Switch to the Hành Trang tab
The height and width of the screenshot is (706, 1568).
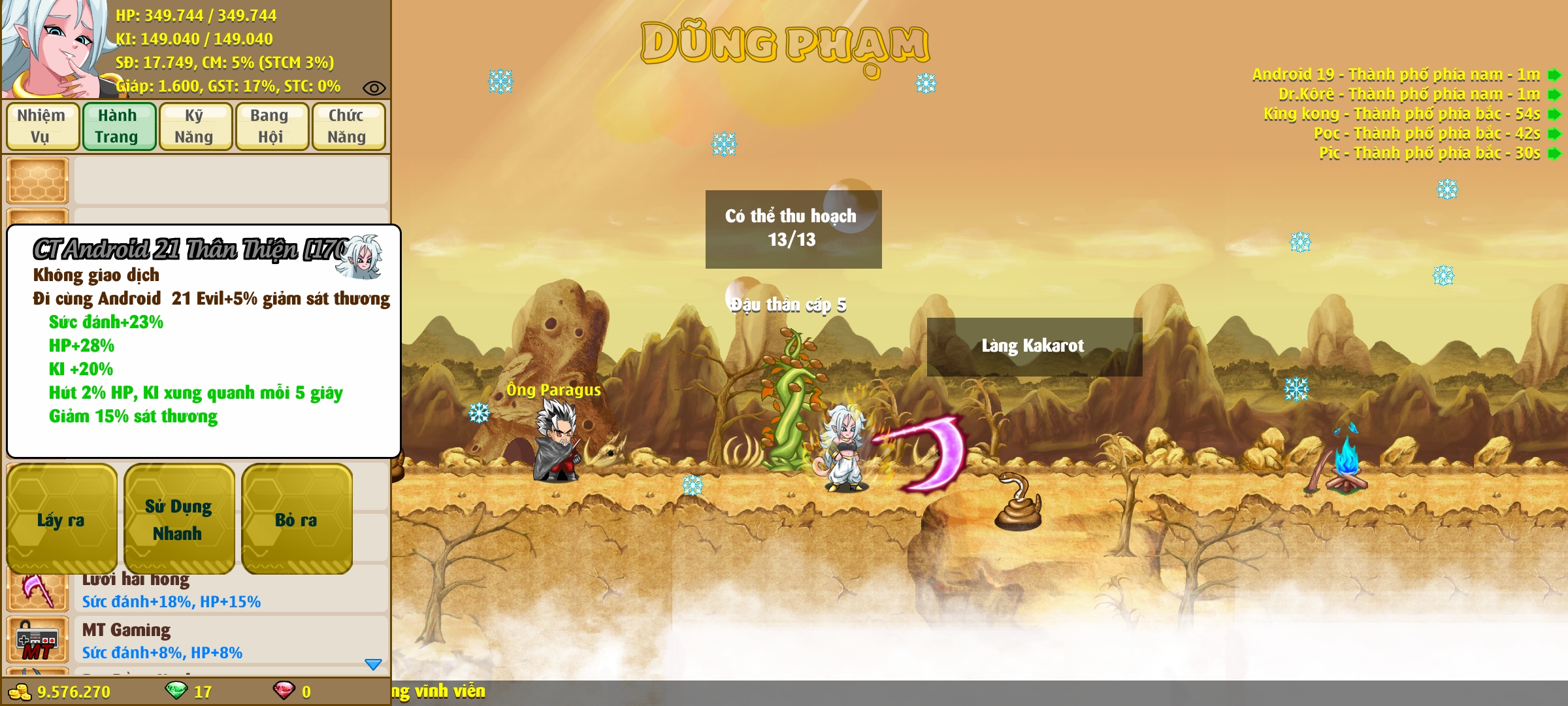118,126
